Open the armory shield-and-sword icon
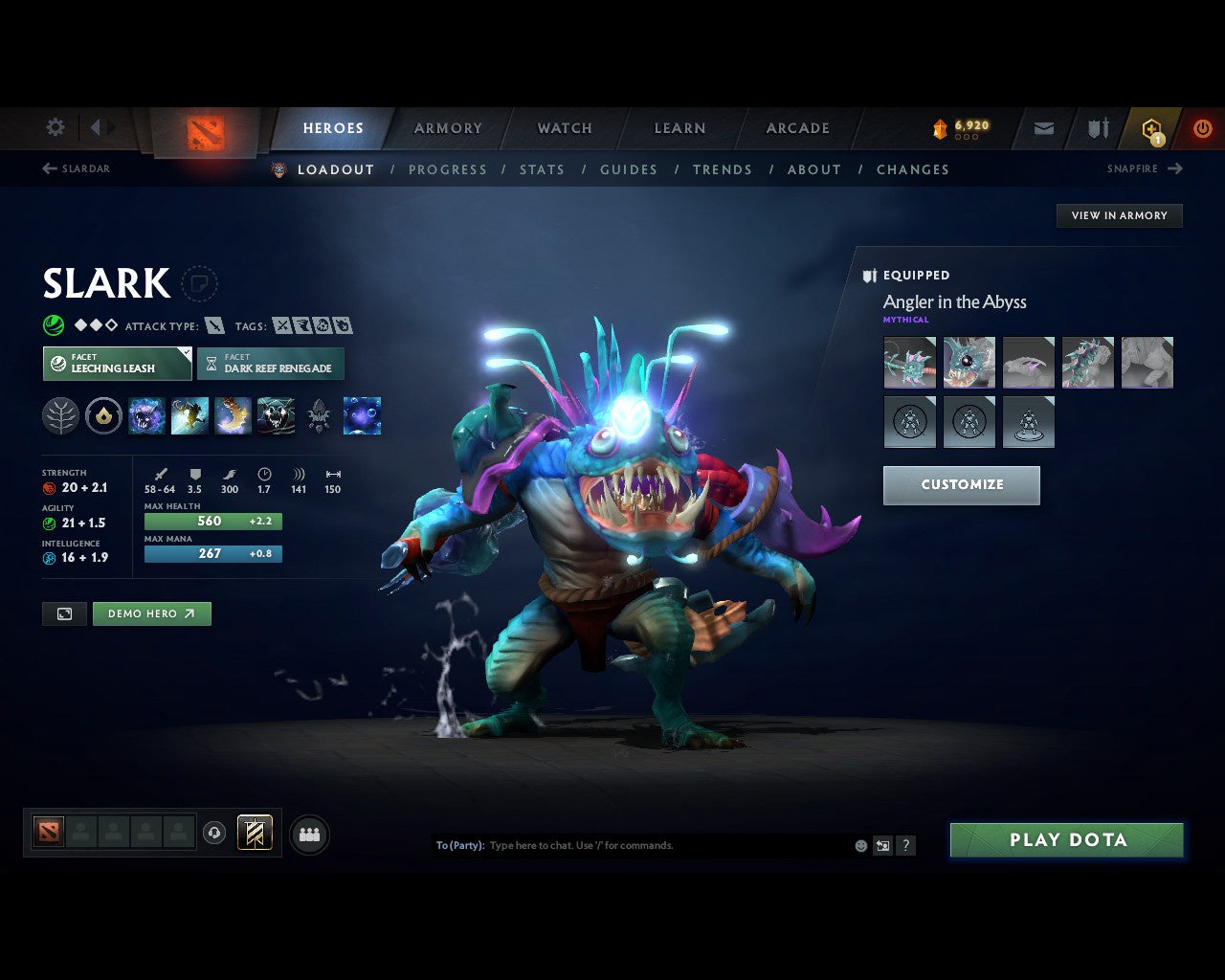 click(1096, 127)
